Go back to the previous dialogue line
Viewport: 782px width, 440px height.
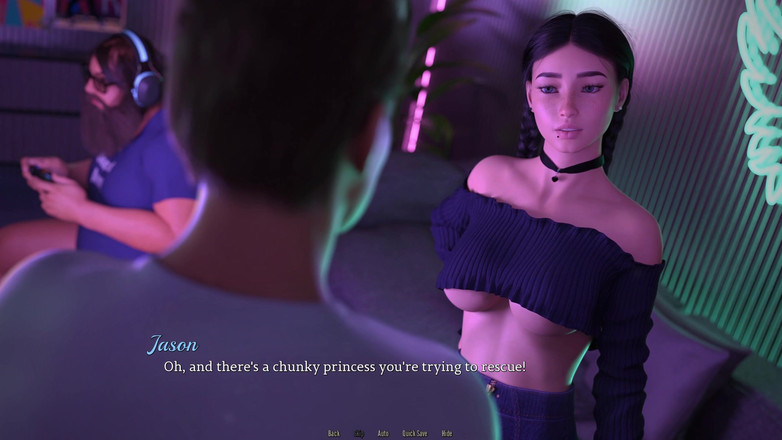point(334,433)
